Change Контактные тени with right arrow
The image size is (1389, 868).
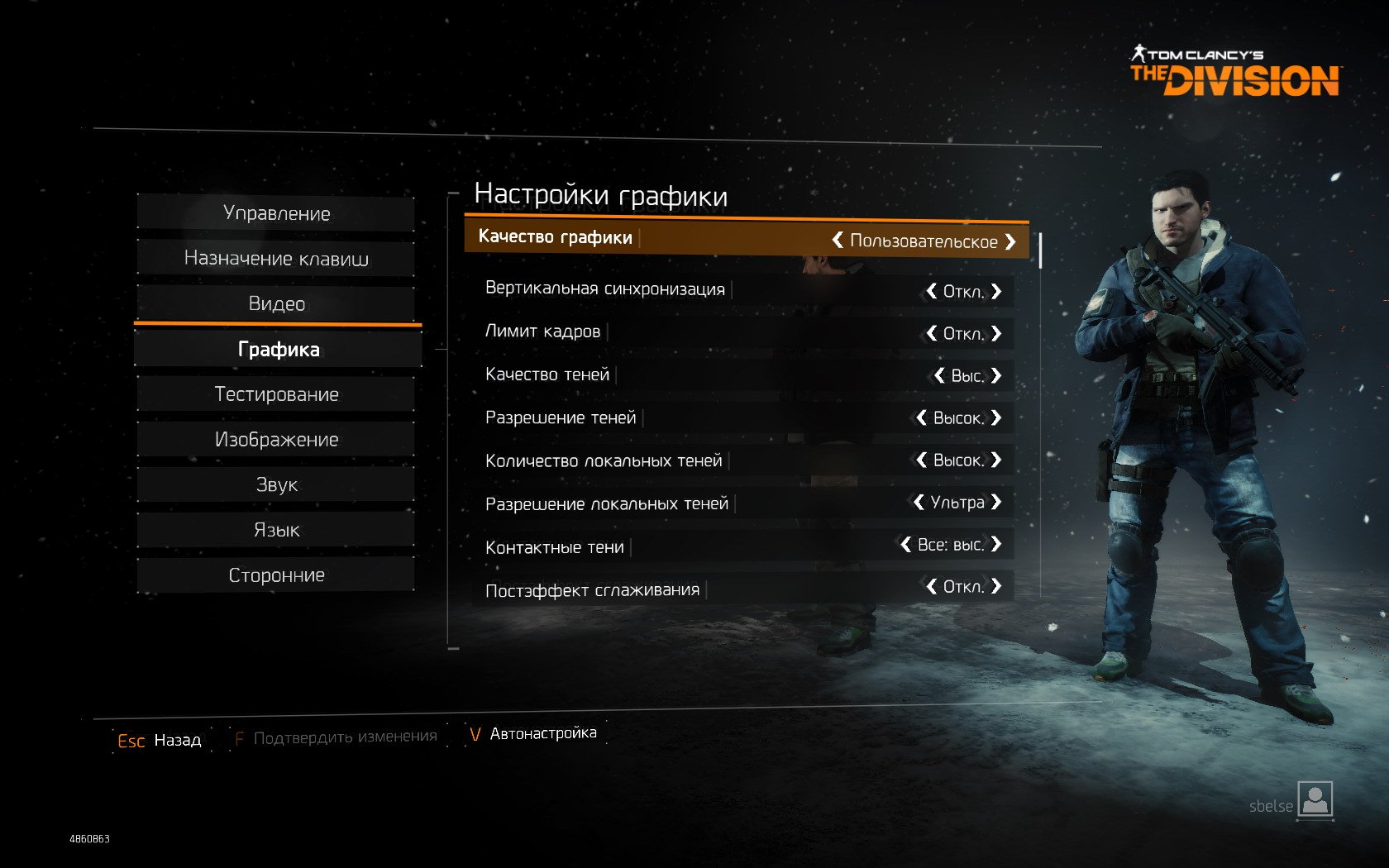point(996,544)
